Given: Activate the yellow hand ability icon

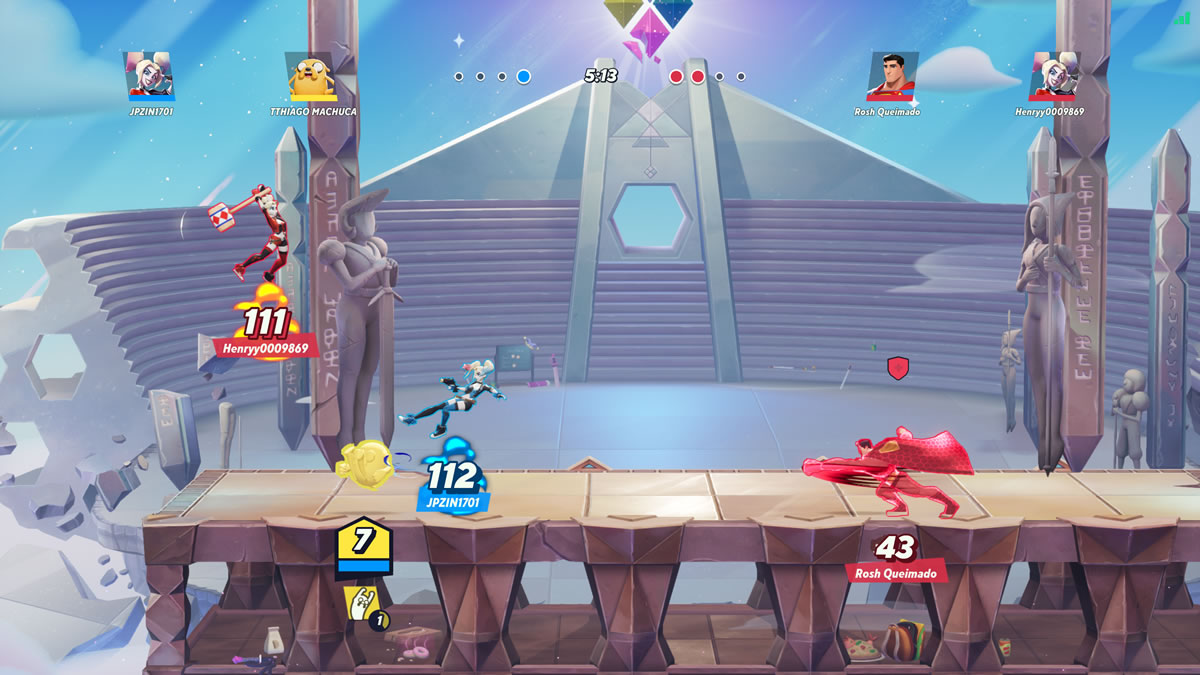Looking at the screenshot, I should point(360,603).
